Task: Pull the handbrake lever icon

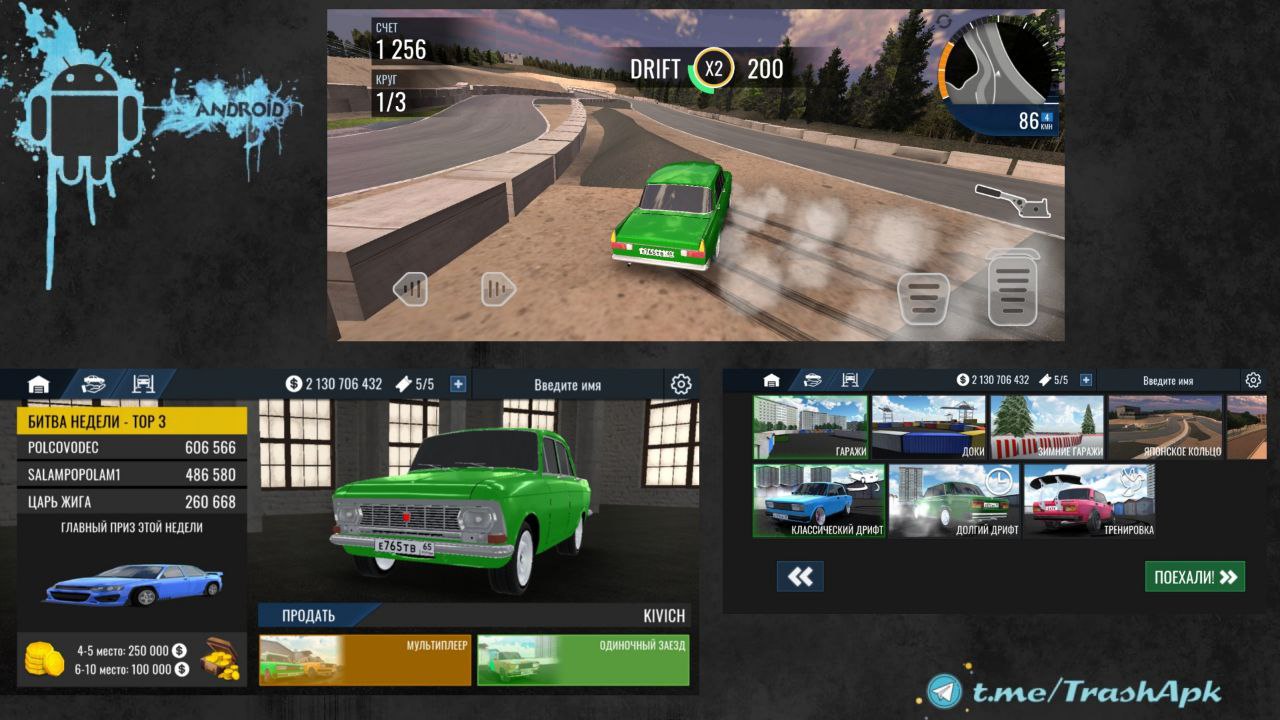Action: tap(1013, 200)
